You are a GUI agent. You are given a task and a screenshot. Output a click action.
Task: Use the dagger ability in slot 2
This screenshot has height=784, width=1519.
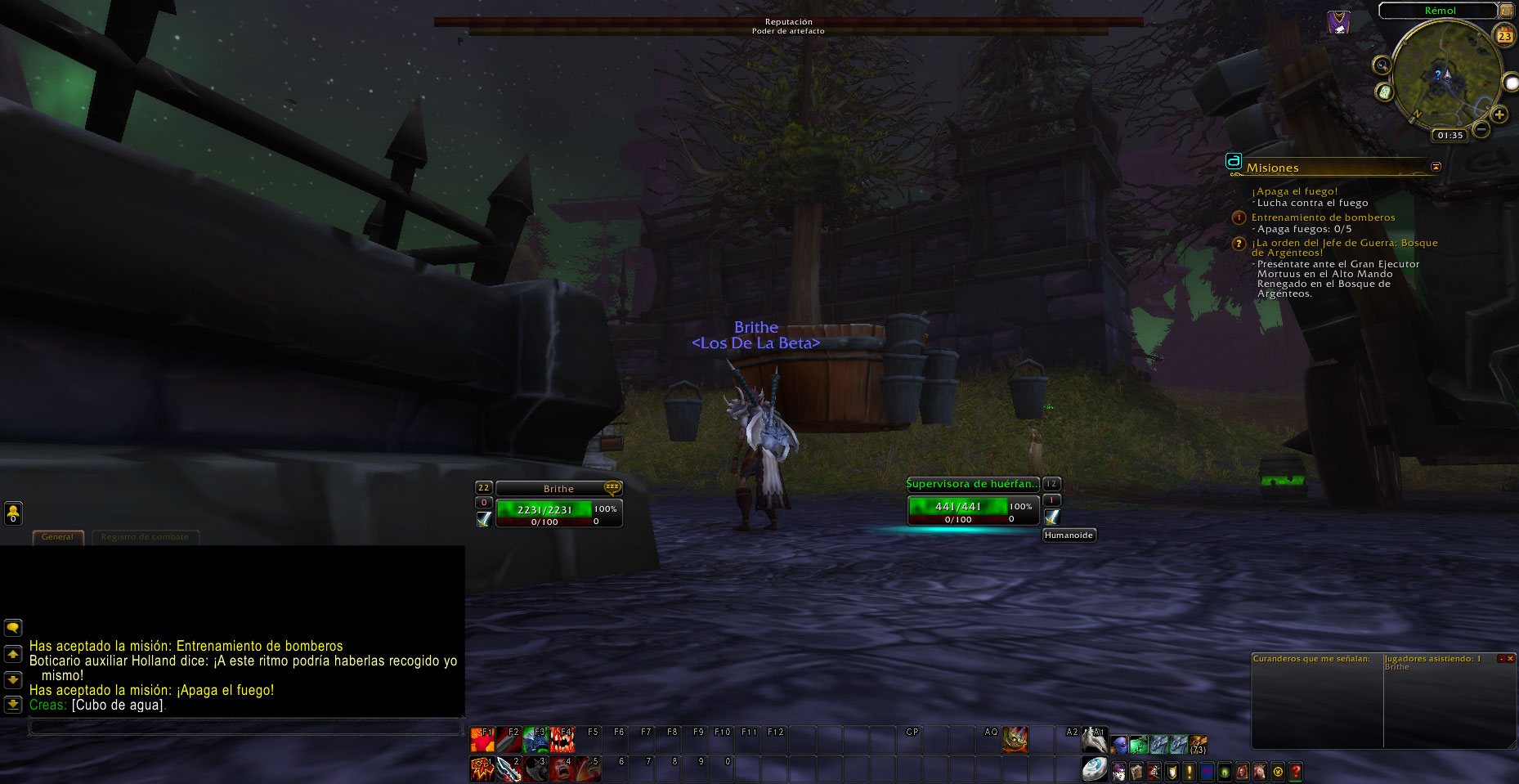coord(509,769)
